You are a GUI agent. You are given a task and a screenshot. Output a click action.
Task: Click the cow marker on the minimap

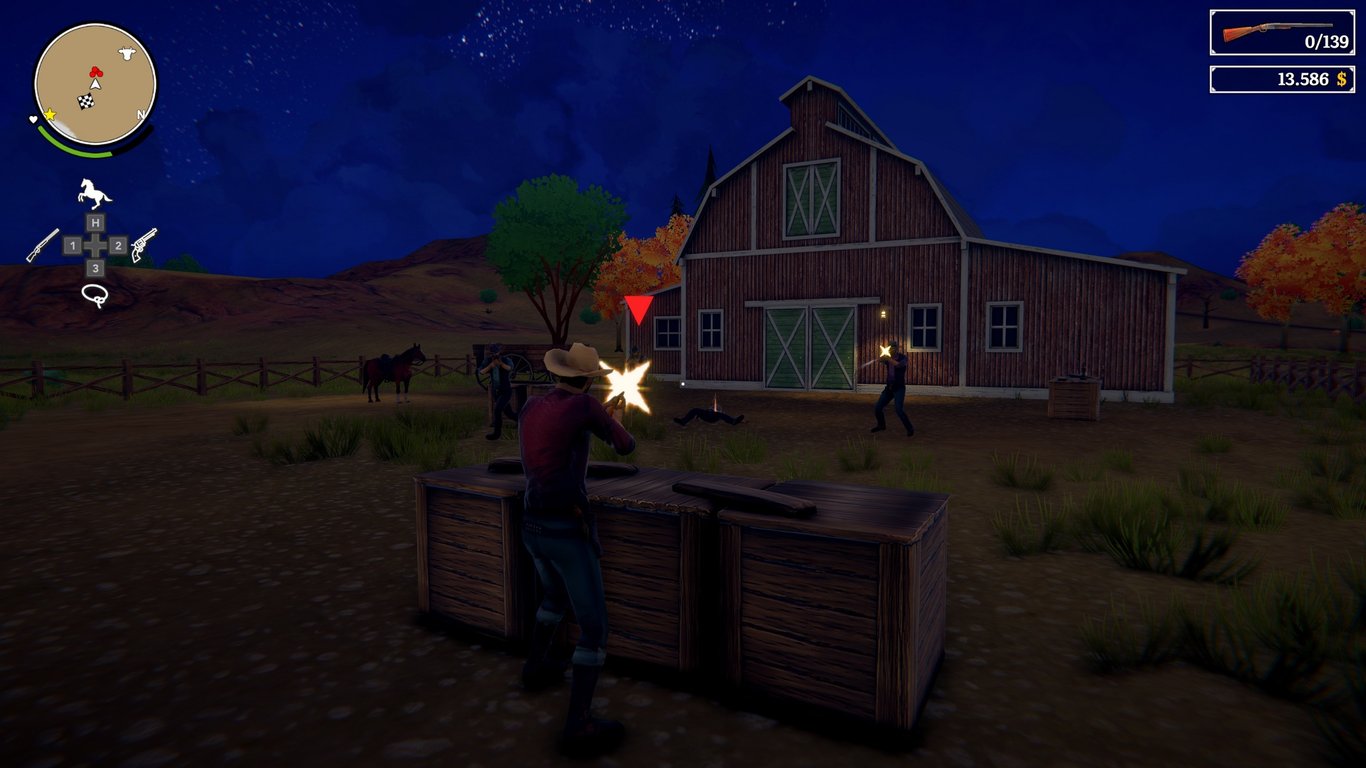pos(124,52)
